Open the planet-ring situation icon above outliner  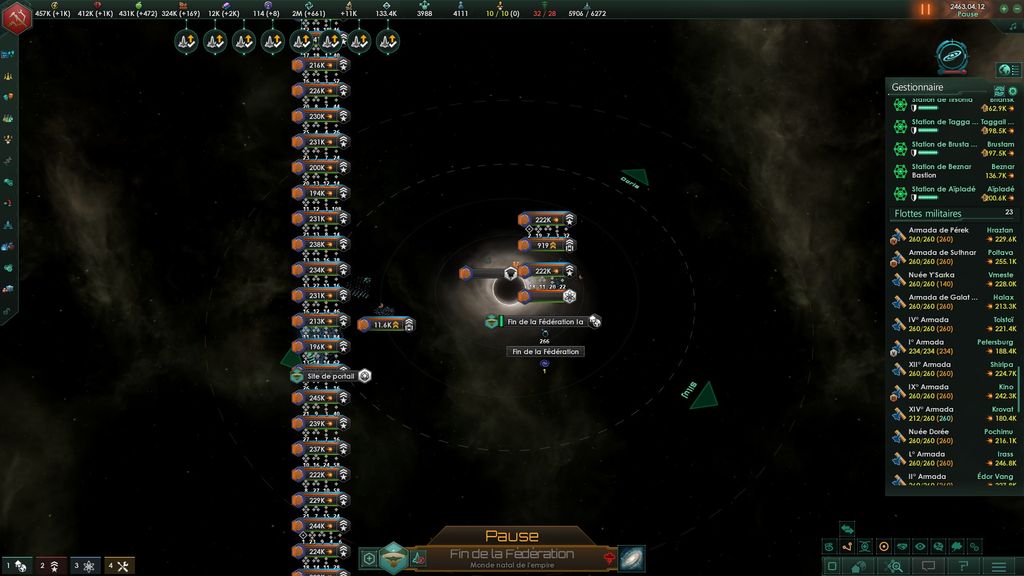pos(953,57)
